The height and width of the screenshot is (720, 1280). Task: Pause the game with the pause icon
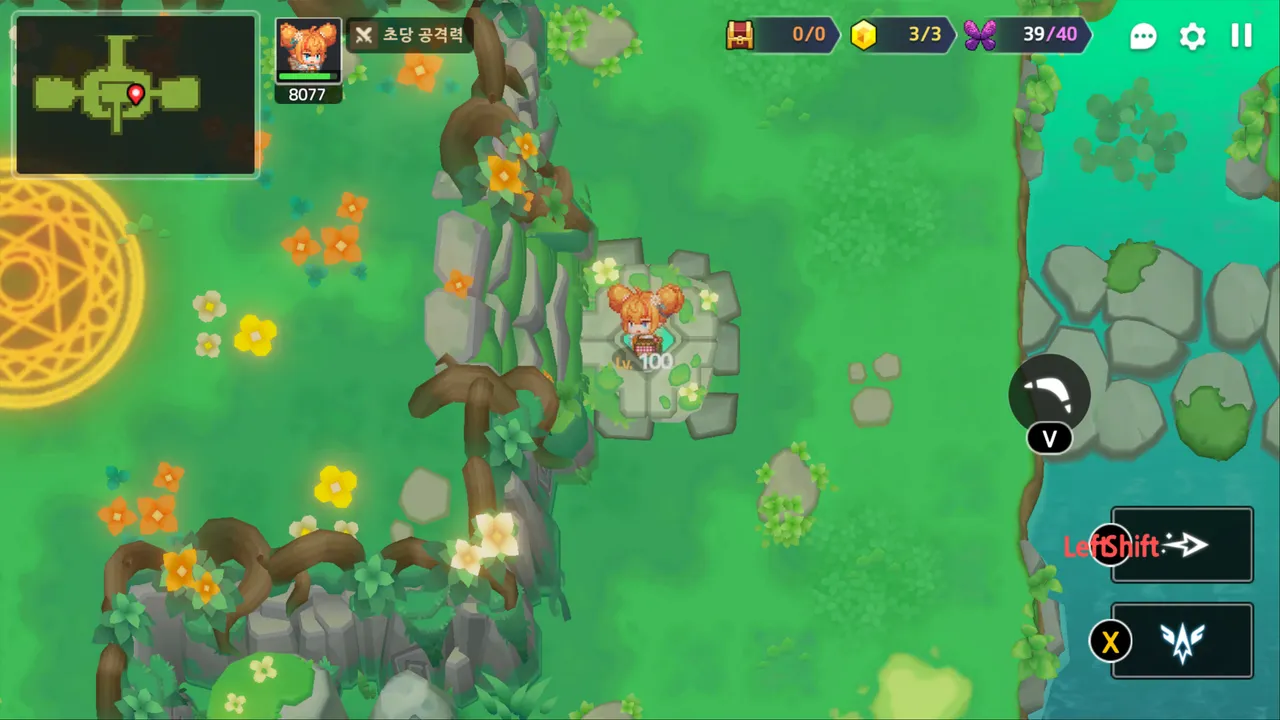pos(1241,36)
